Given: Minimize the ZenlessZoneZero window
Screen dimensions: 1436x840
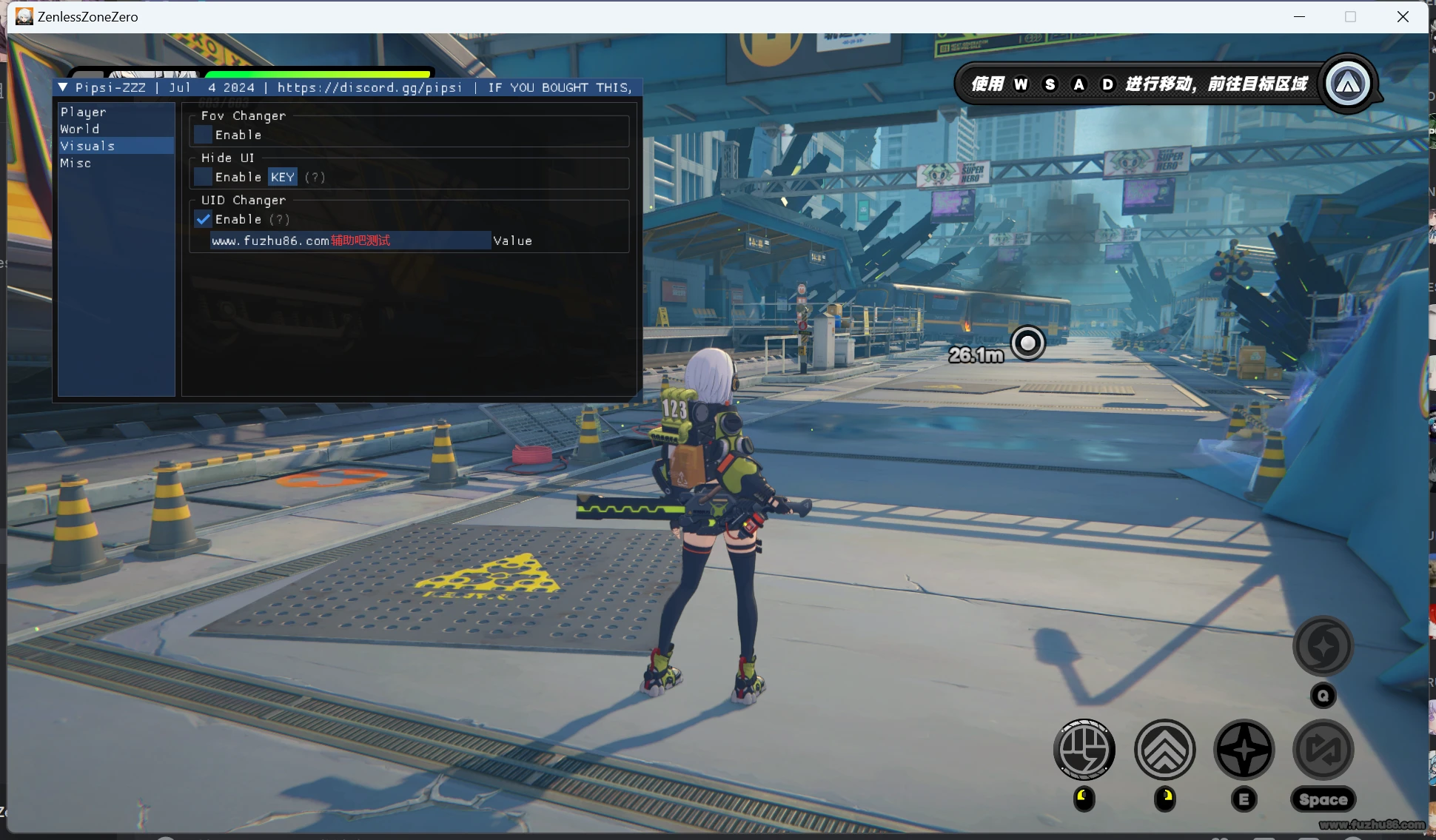Looking at the screenshot, I should [x=1299, y=16].
